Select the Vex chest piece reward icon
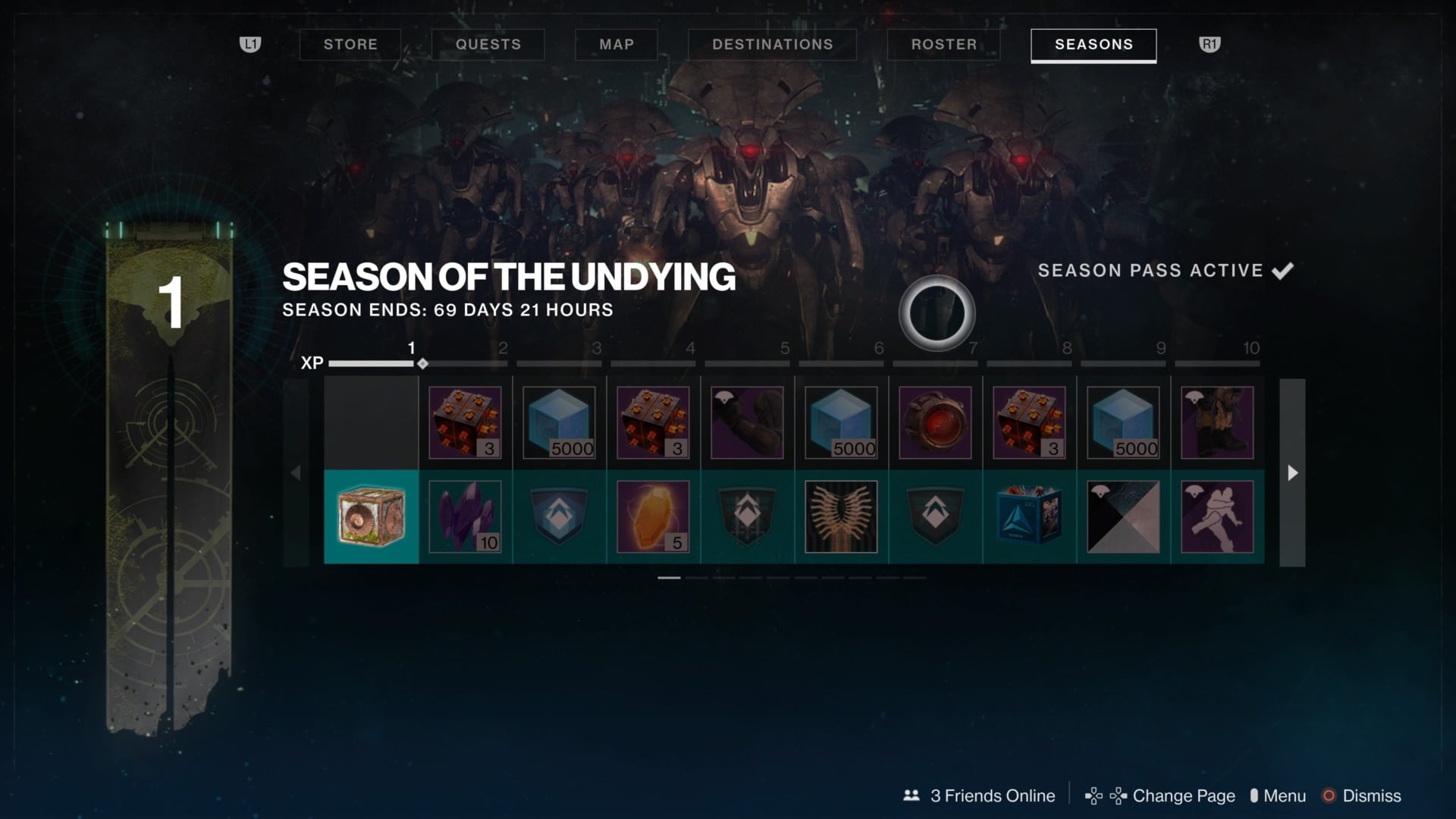 point(747,422)
